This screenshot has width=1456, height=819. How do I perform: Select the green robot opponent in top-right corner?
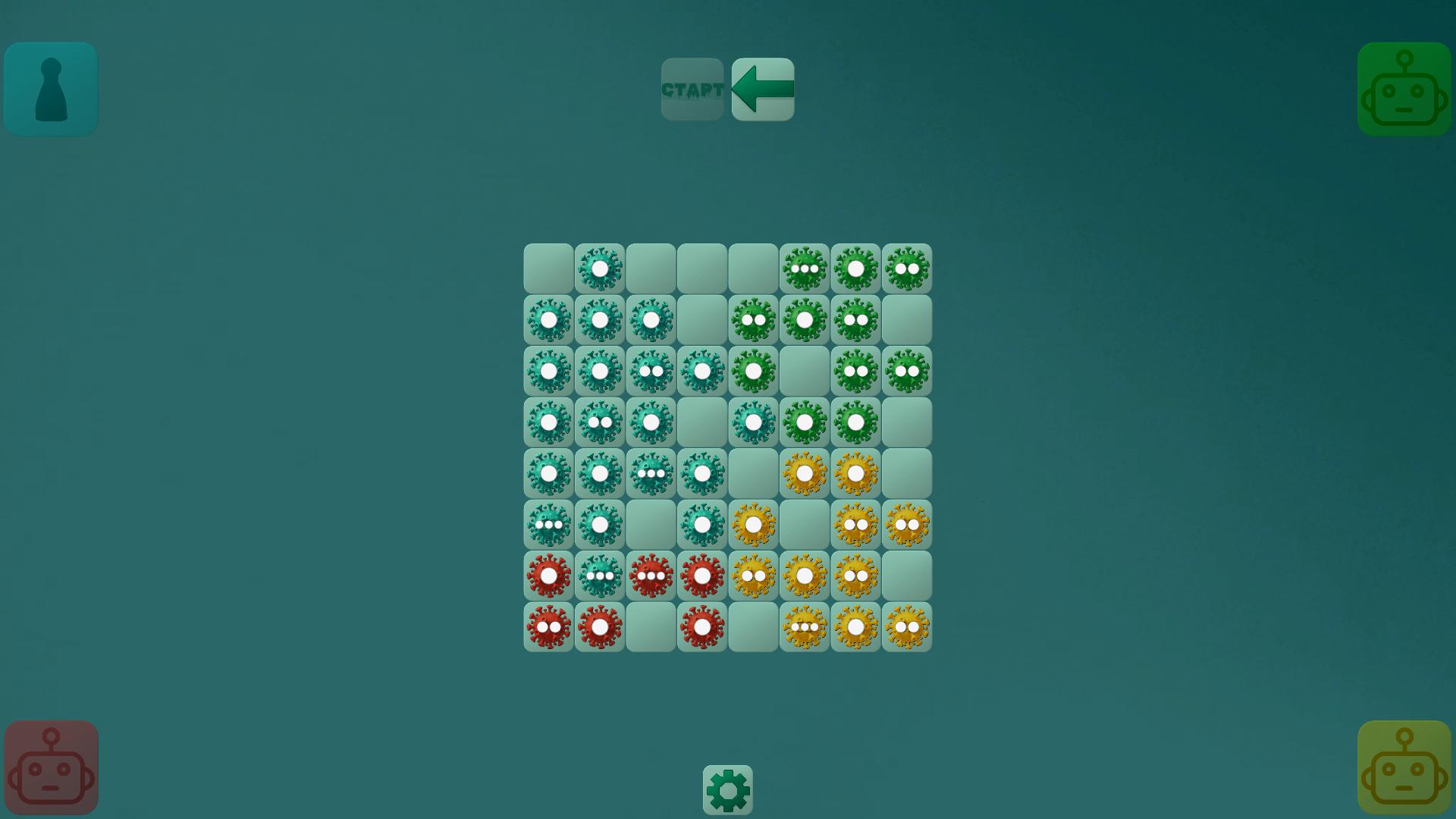(1404, 89)
